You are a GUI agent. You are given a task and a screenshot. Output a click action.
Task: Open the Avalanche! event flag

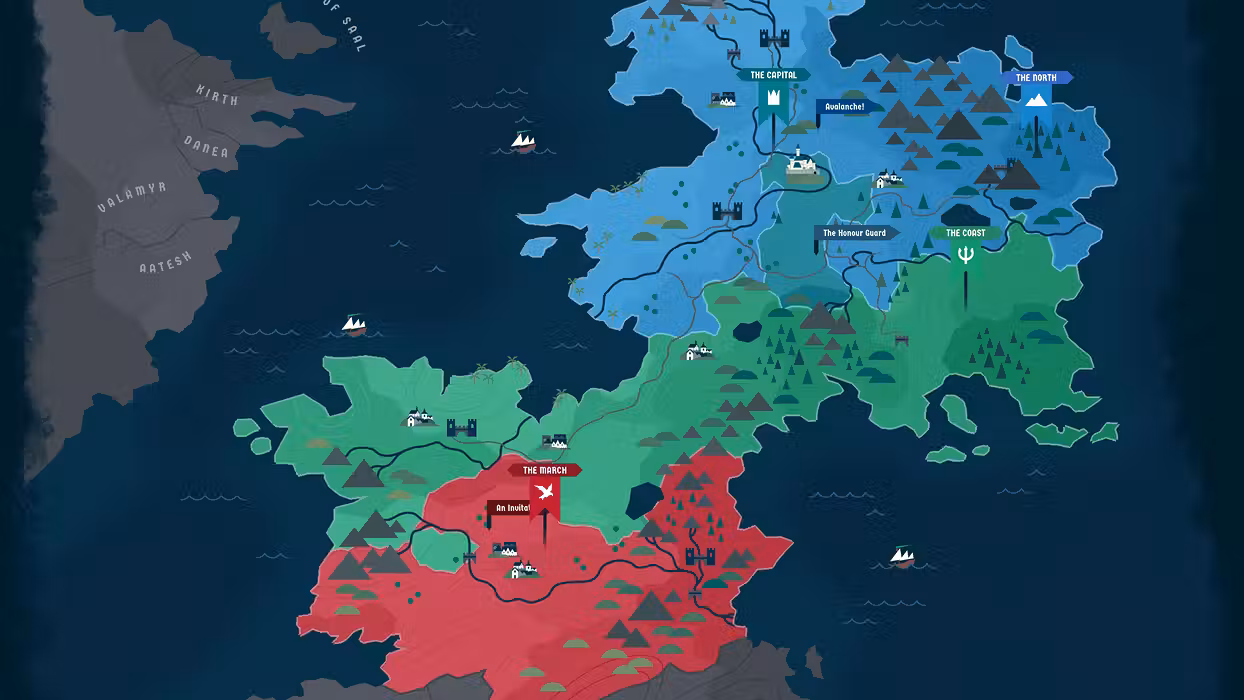pyautogui.click(x=850, y=106)
